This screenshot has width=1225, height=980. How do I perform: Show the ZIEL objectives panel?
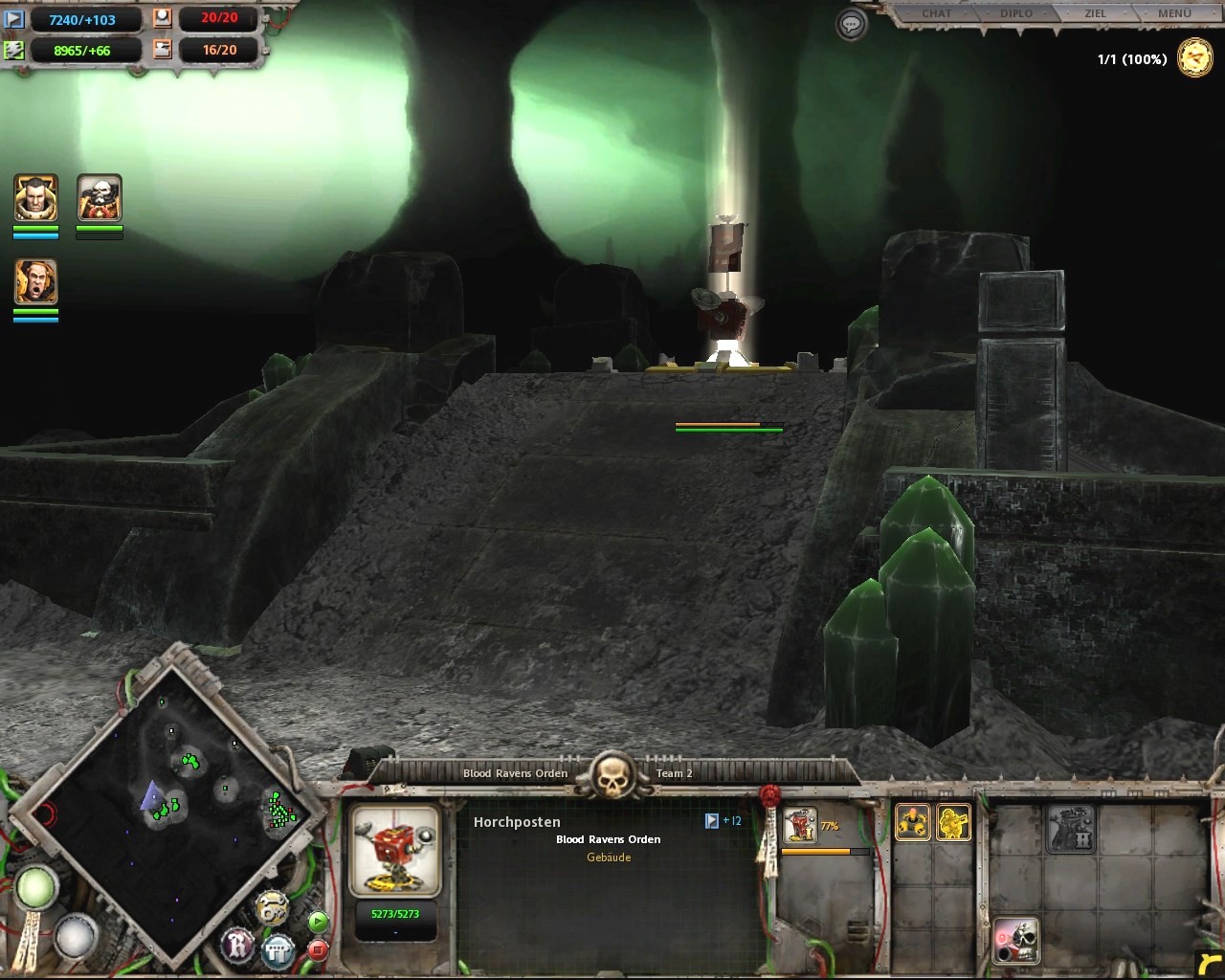pos(1095,13)
